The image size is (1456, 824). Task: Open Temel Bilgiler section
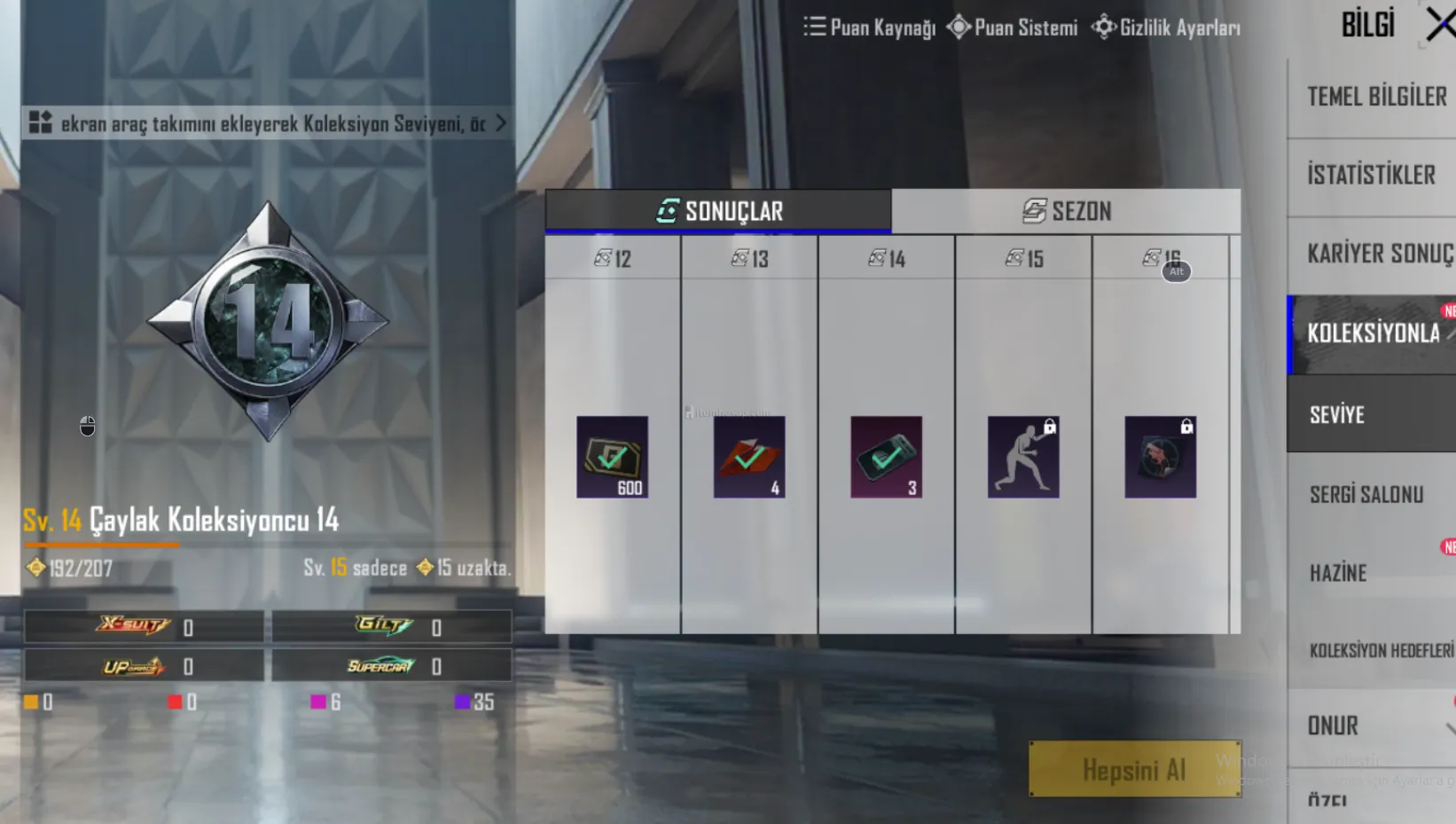pyautogui.click(x=1375, y=97)
